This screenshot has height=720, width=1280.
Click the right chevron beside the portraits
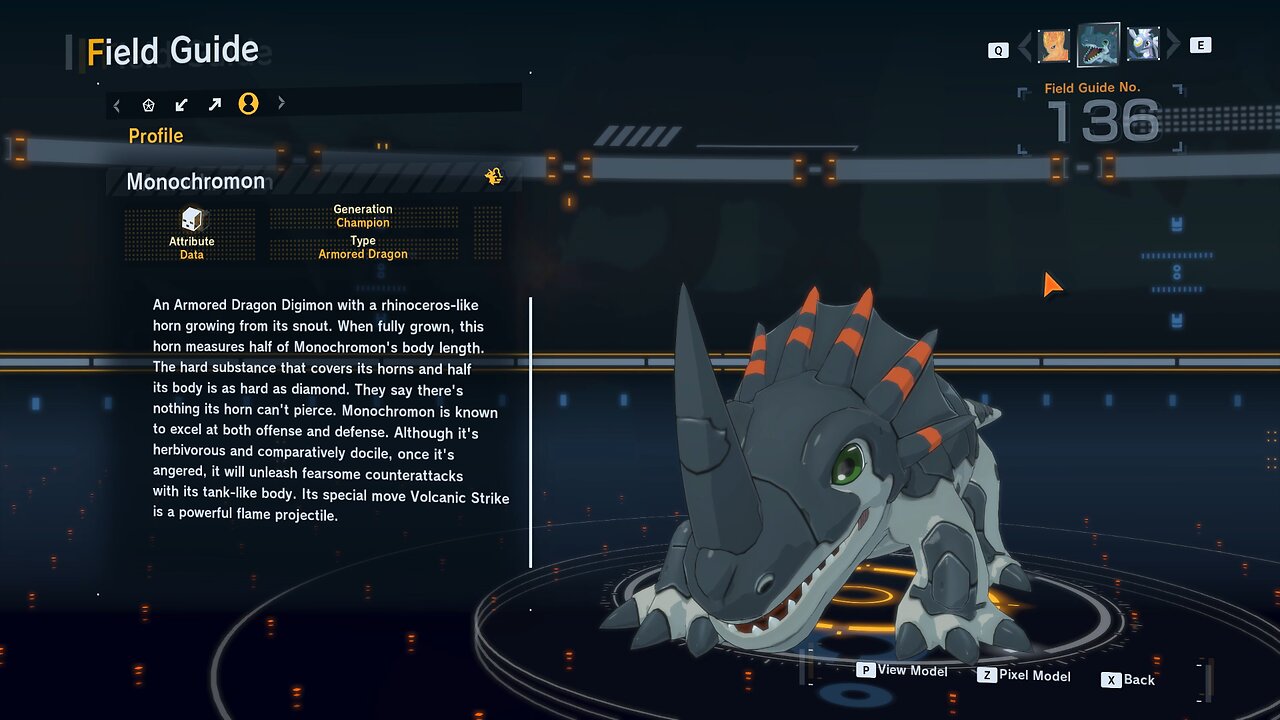[1174, 45]
